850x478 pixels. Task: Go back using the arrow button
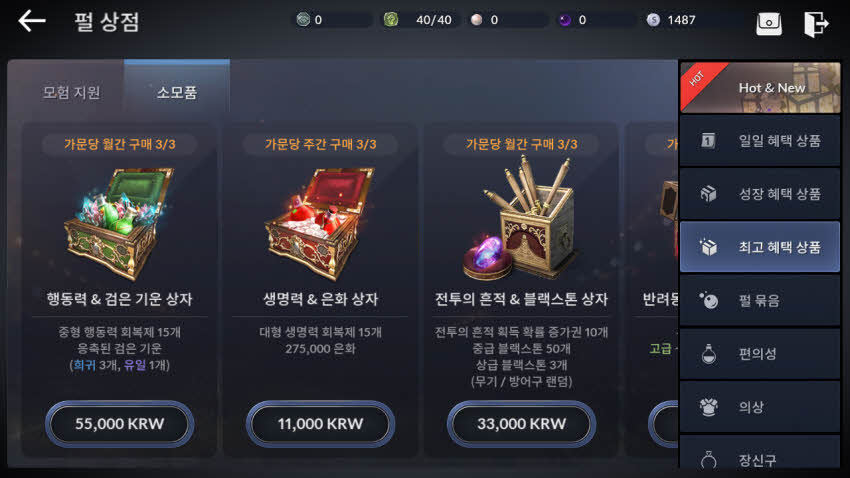(x=32, y=21)
